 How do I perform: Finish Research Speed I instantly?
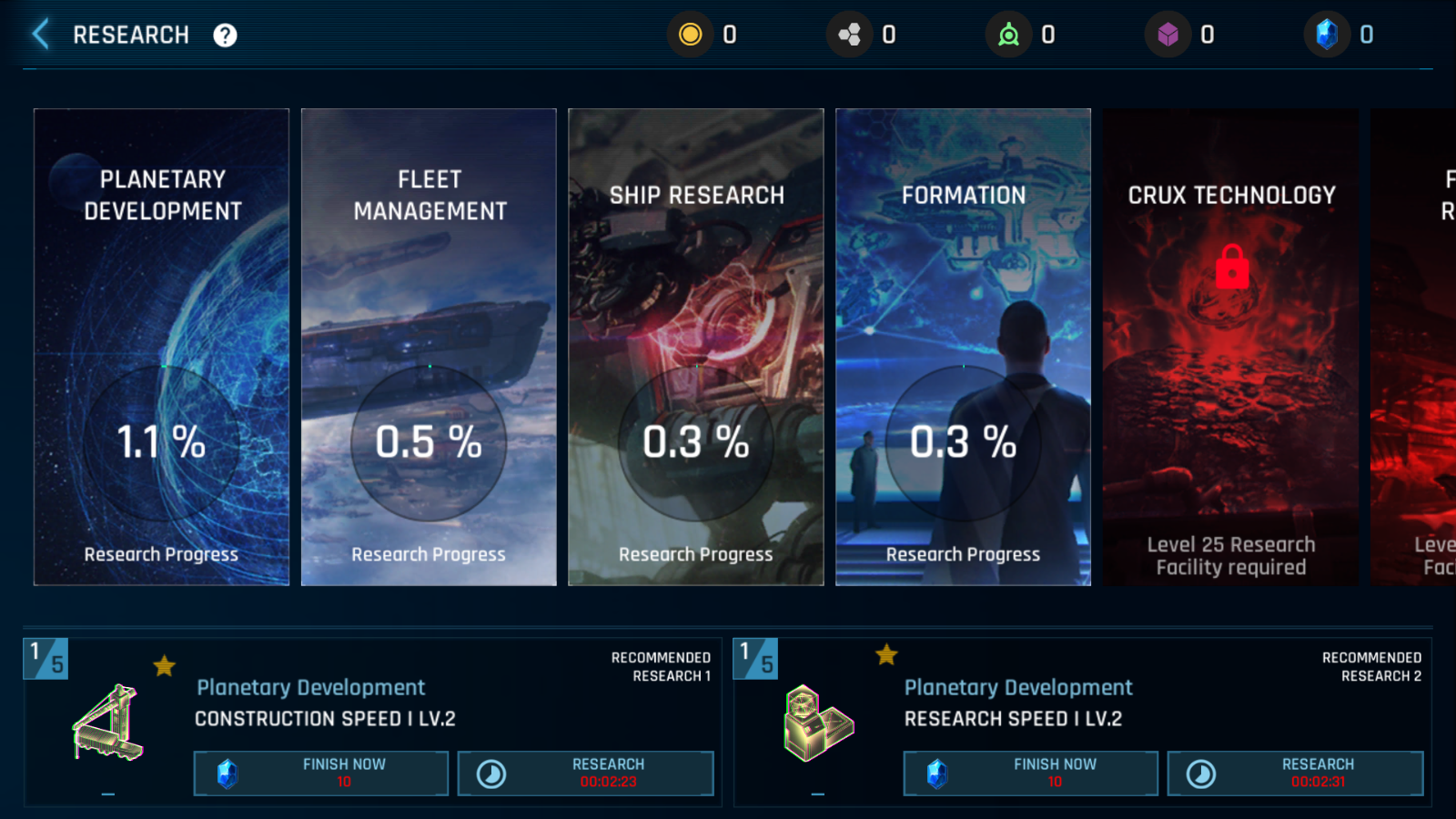point(1030,773)
